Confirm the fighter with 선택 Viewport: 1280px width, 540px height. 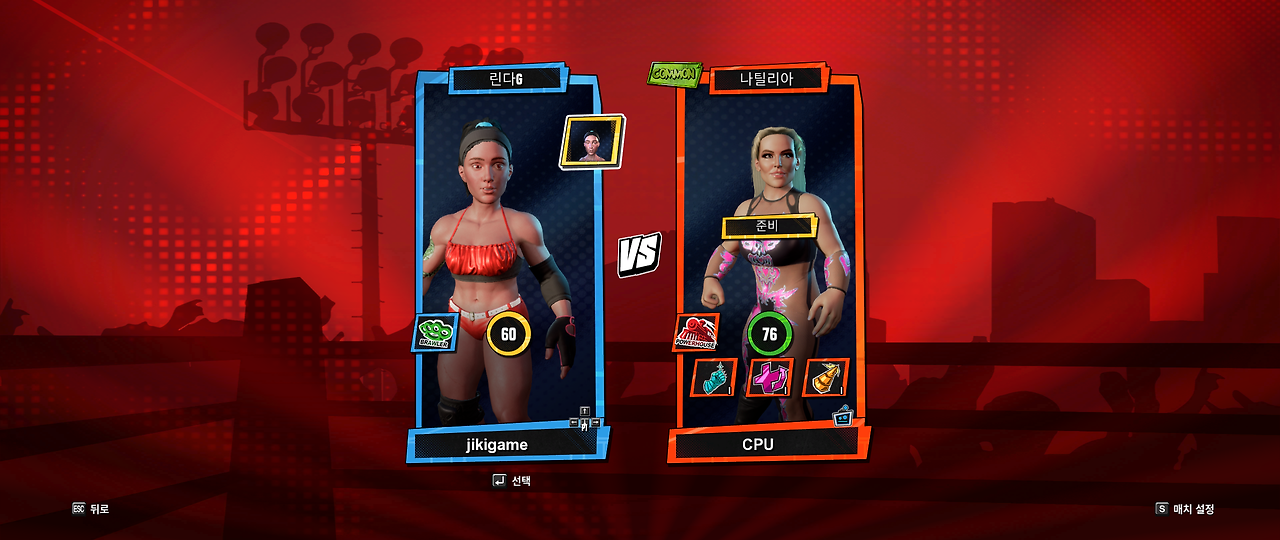[511, 481]
